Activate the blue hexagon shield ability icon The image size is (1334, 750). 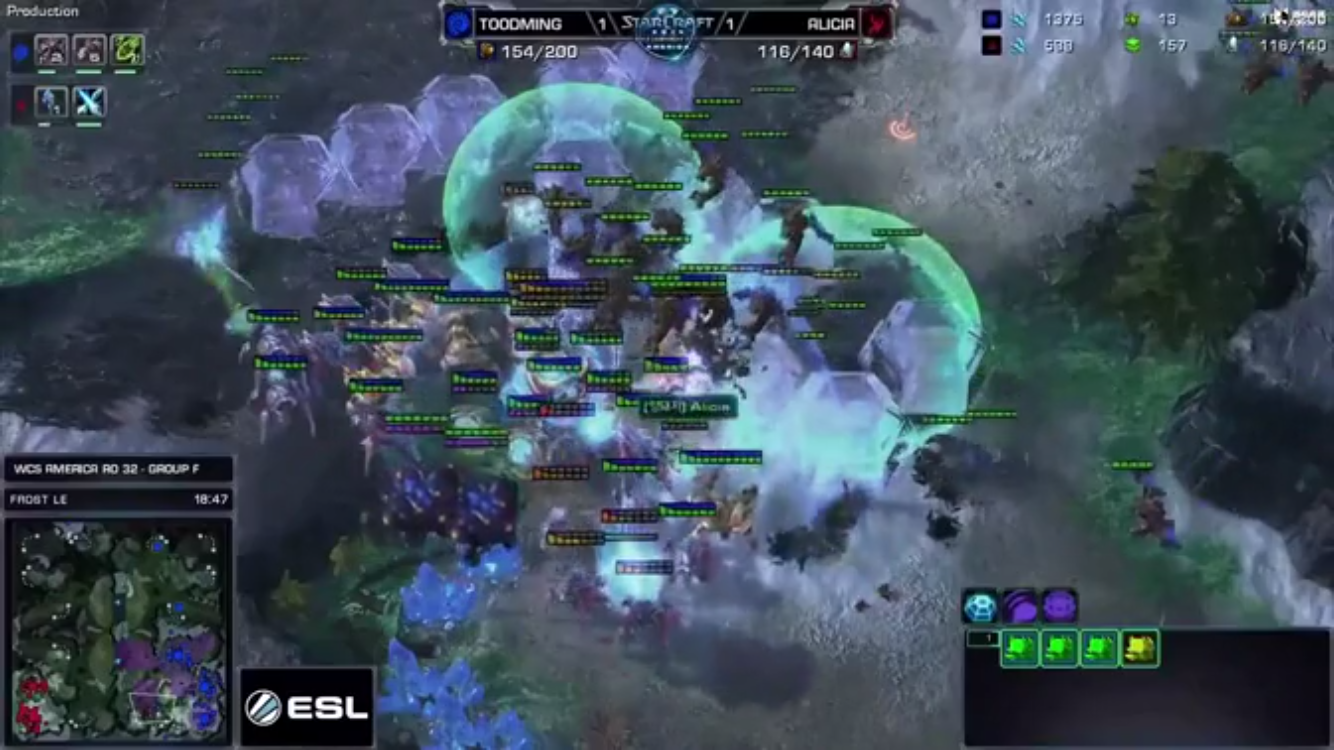[x=979, y=606]
